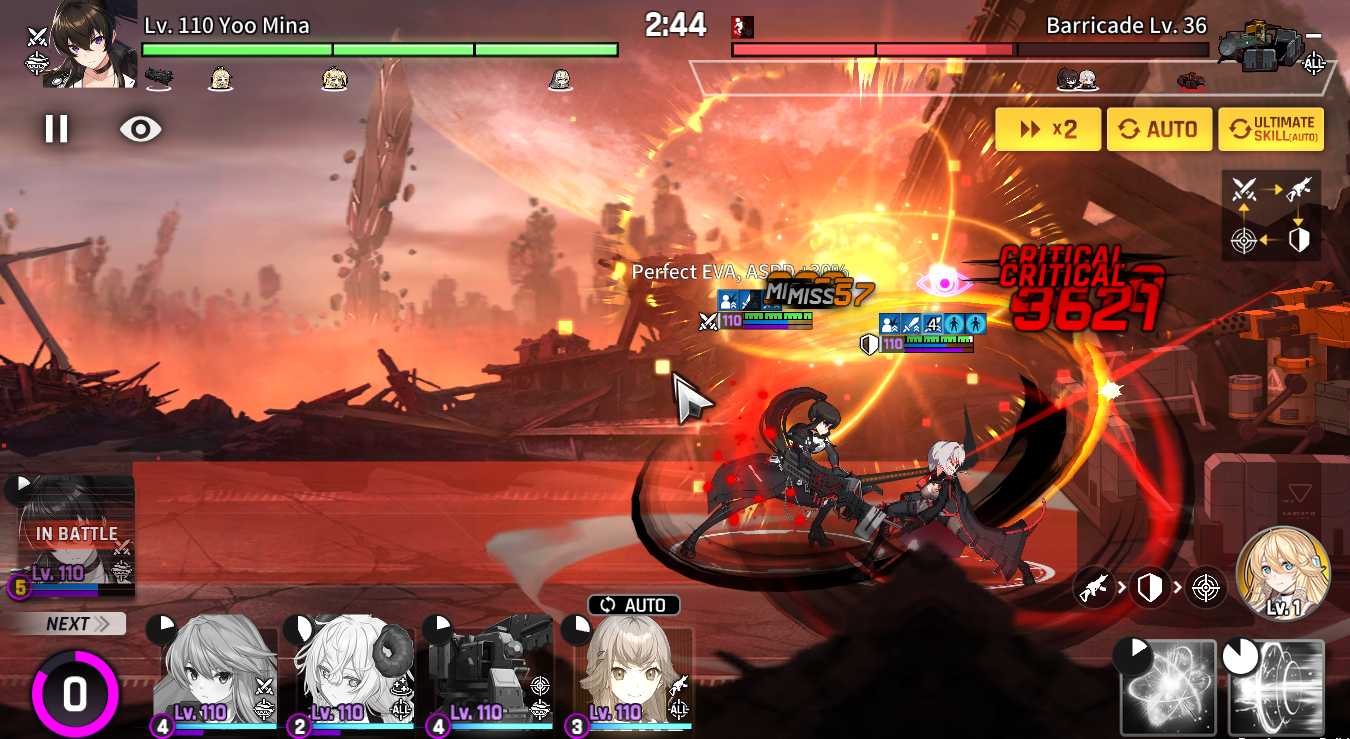Activate the beam blast ship skill
The width and height of the screenshot is (1350, 739).
click(x=1276, y=687)
